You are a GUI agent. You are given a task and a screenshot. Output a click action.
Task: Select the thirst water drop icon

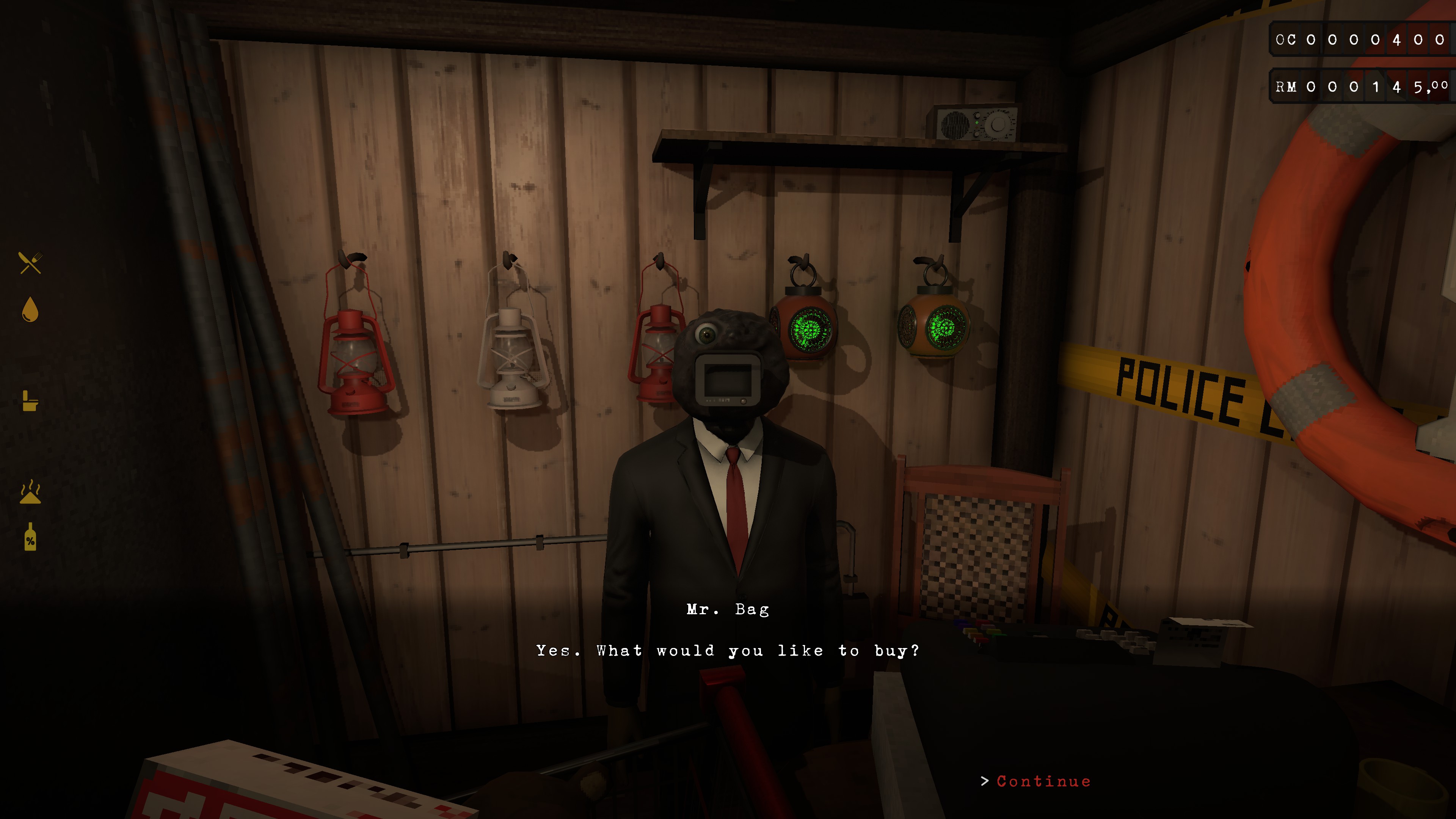pyautogui.click(x=30, y=310)
